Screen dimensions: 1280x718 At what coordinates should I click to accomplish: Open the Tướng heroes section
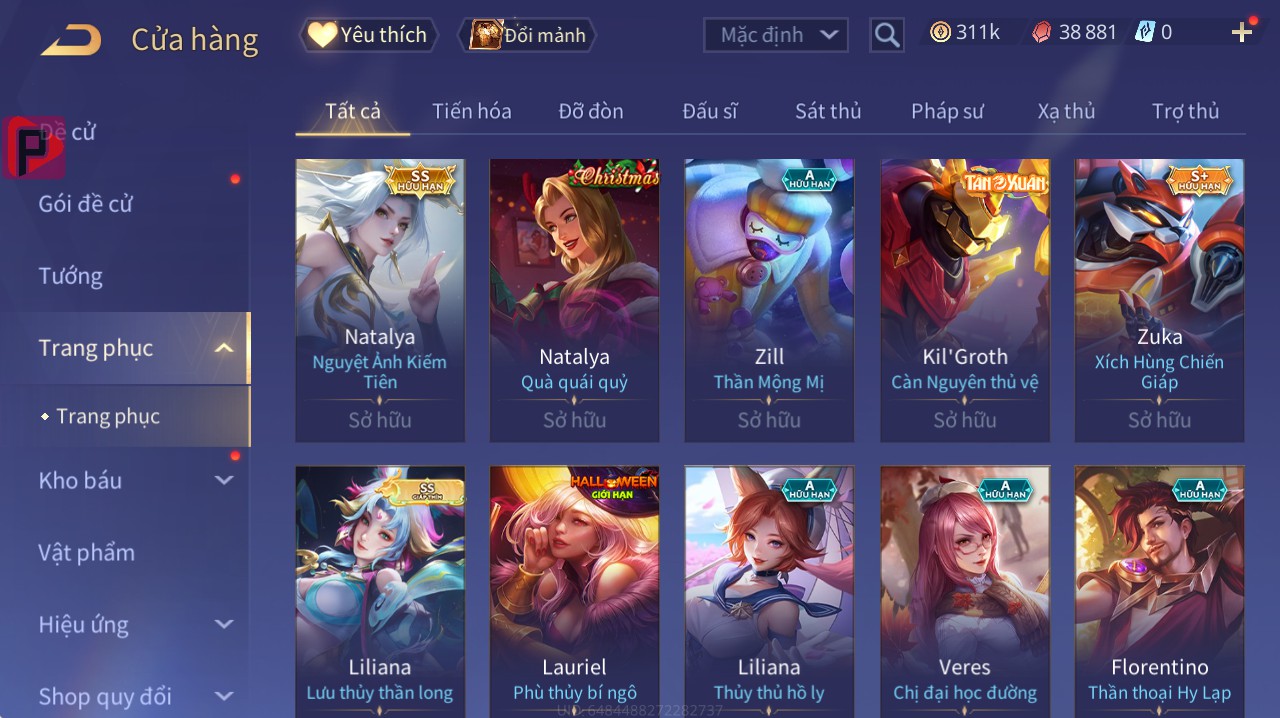[71, 276]
